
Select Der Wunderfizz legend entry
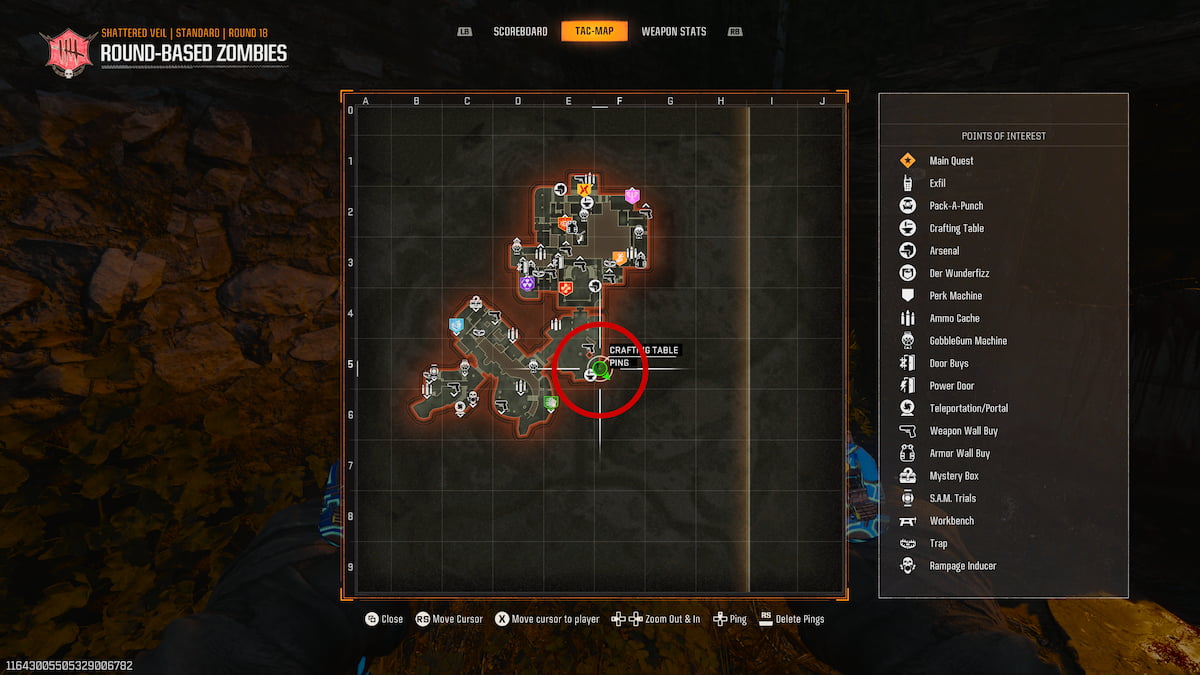point(959,273)
